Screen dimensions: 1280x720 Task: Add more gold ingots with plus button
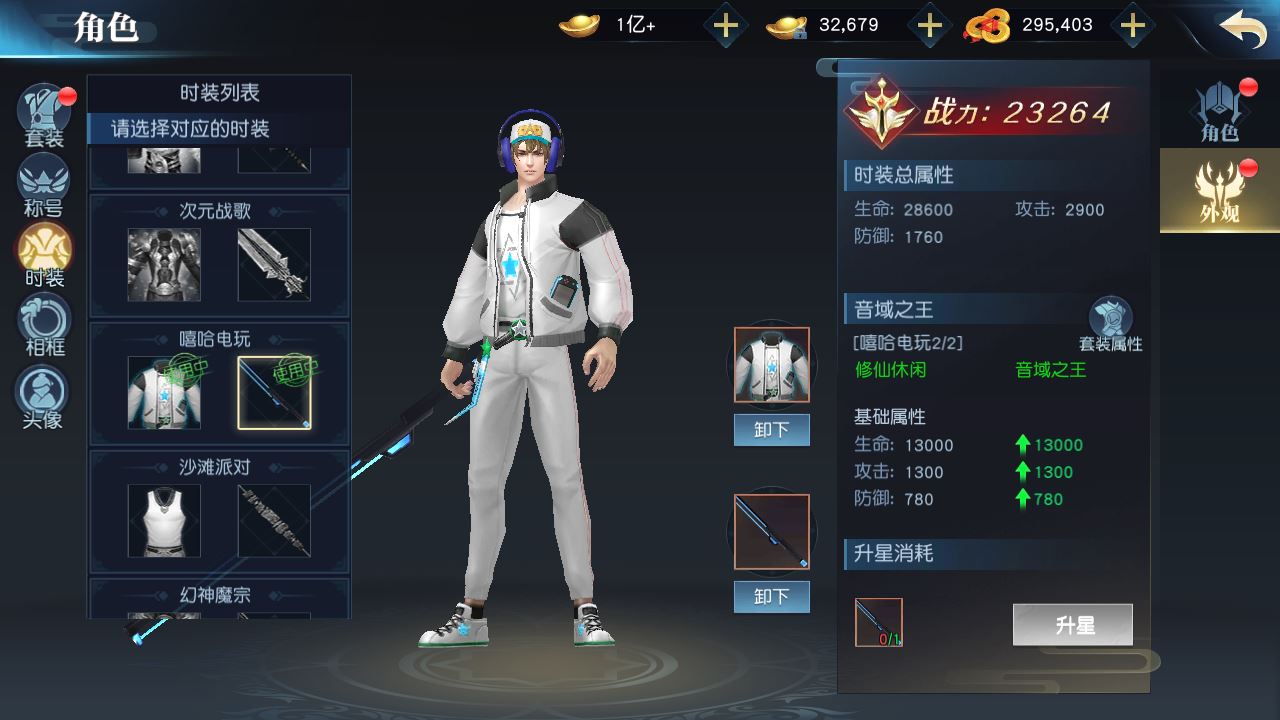click(x=725, y=26)
